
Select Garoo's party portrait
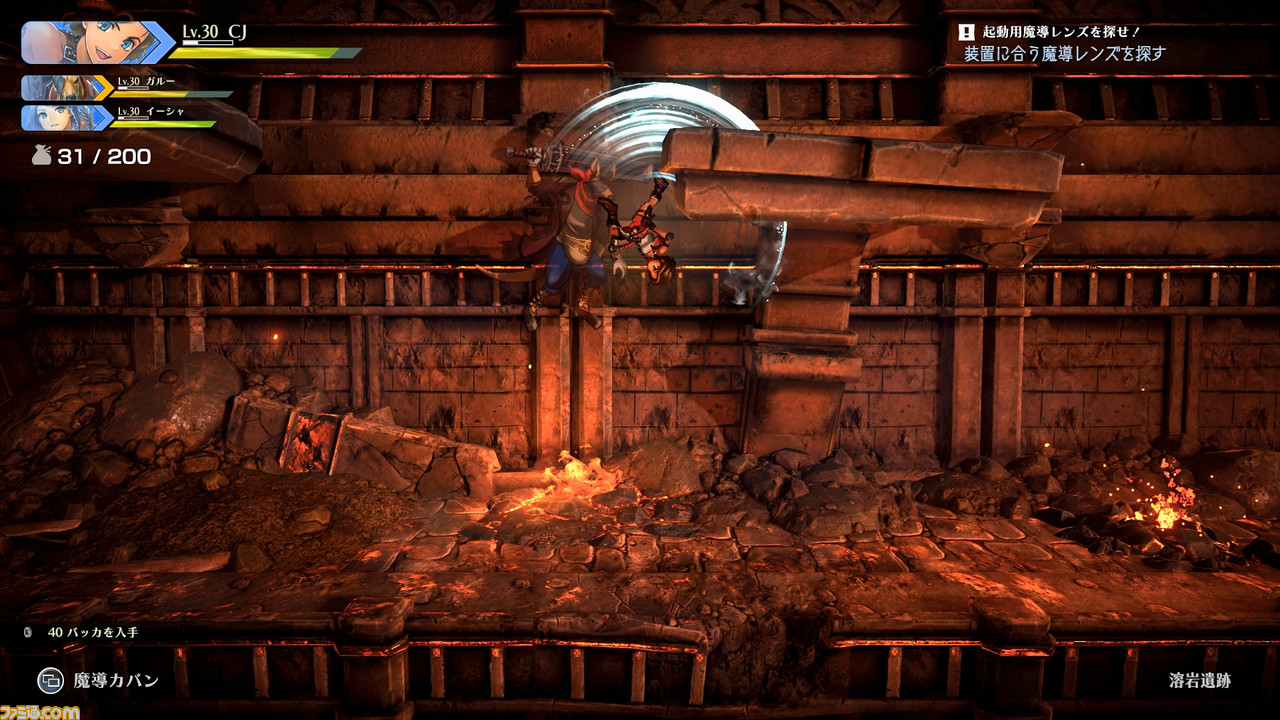coord(63,88)
